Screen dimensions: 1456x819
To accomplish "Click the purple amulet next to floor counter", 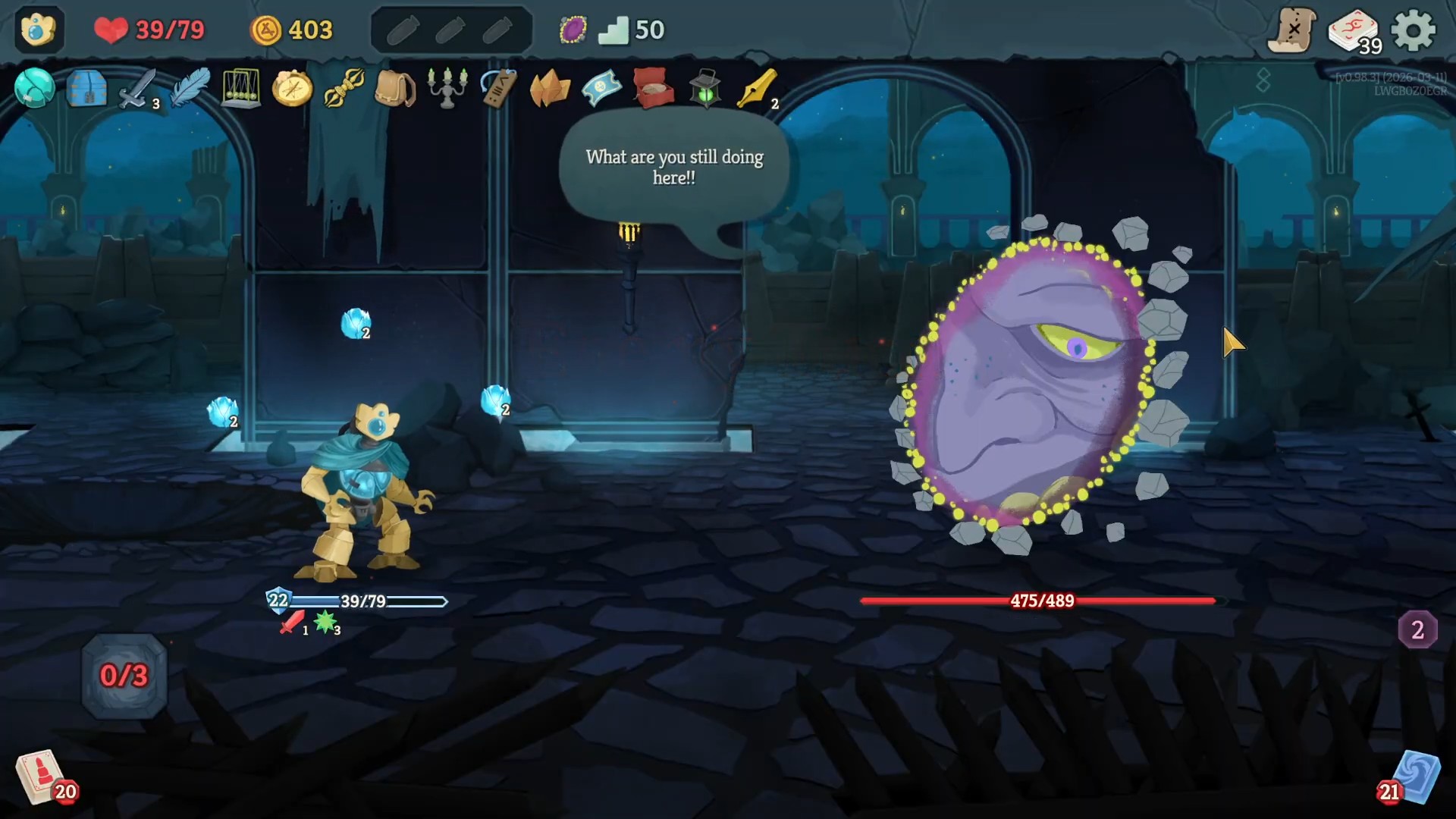I will click(x=573, y=29).
